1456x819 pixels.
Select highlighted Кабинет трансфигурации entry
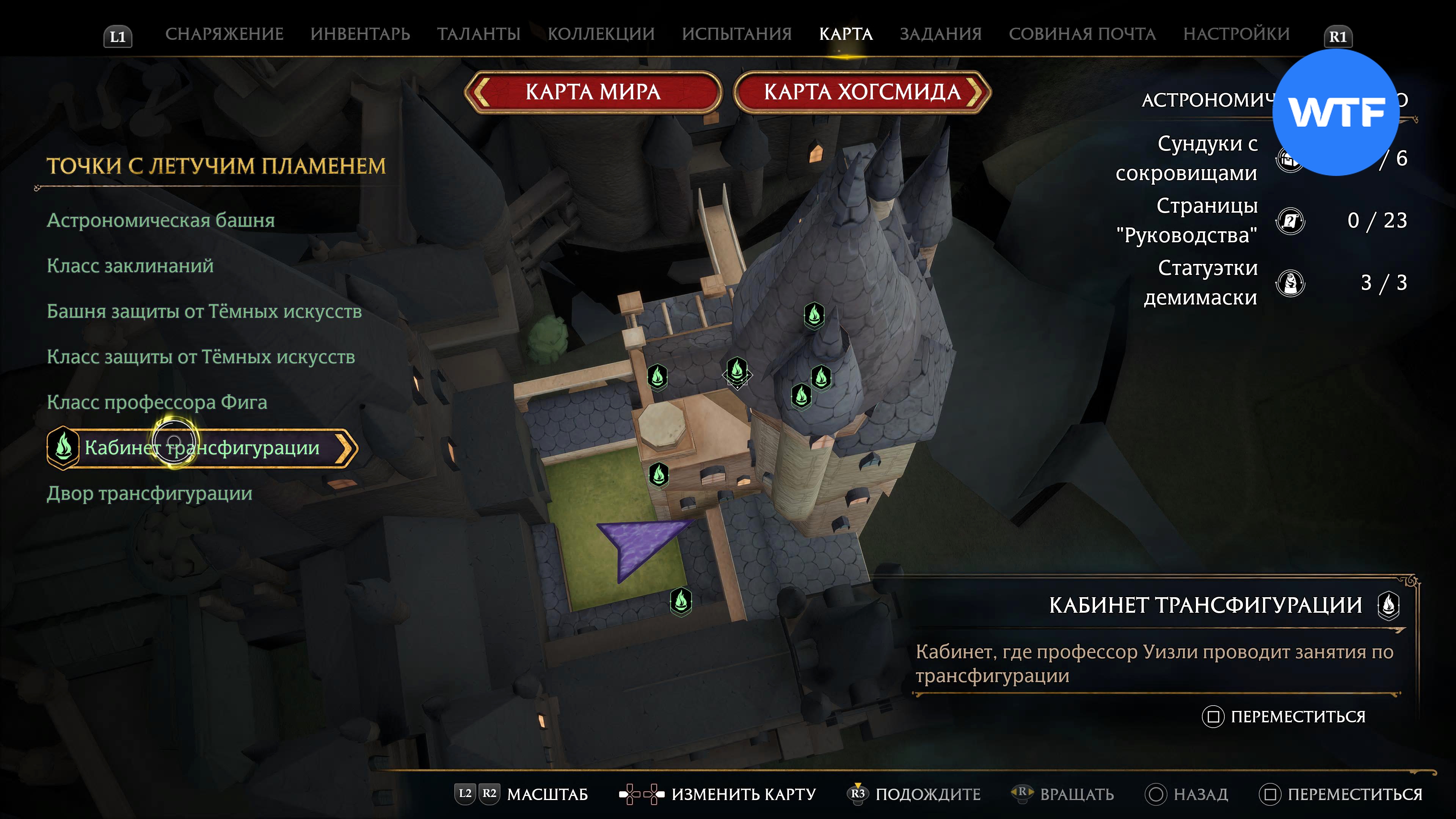click(x=202, y=448)
